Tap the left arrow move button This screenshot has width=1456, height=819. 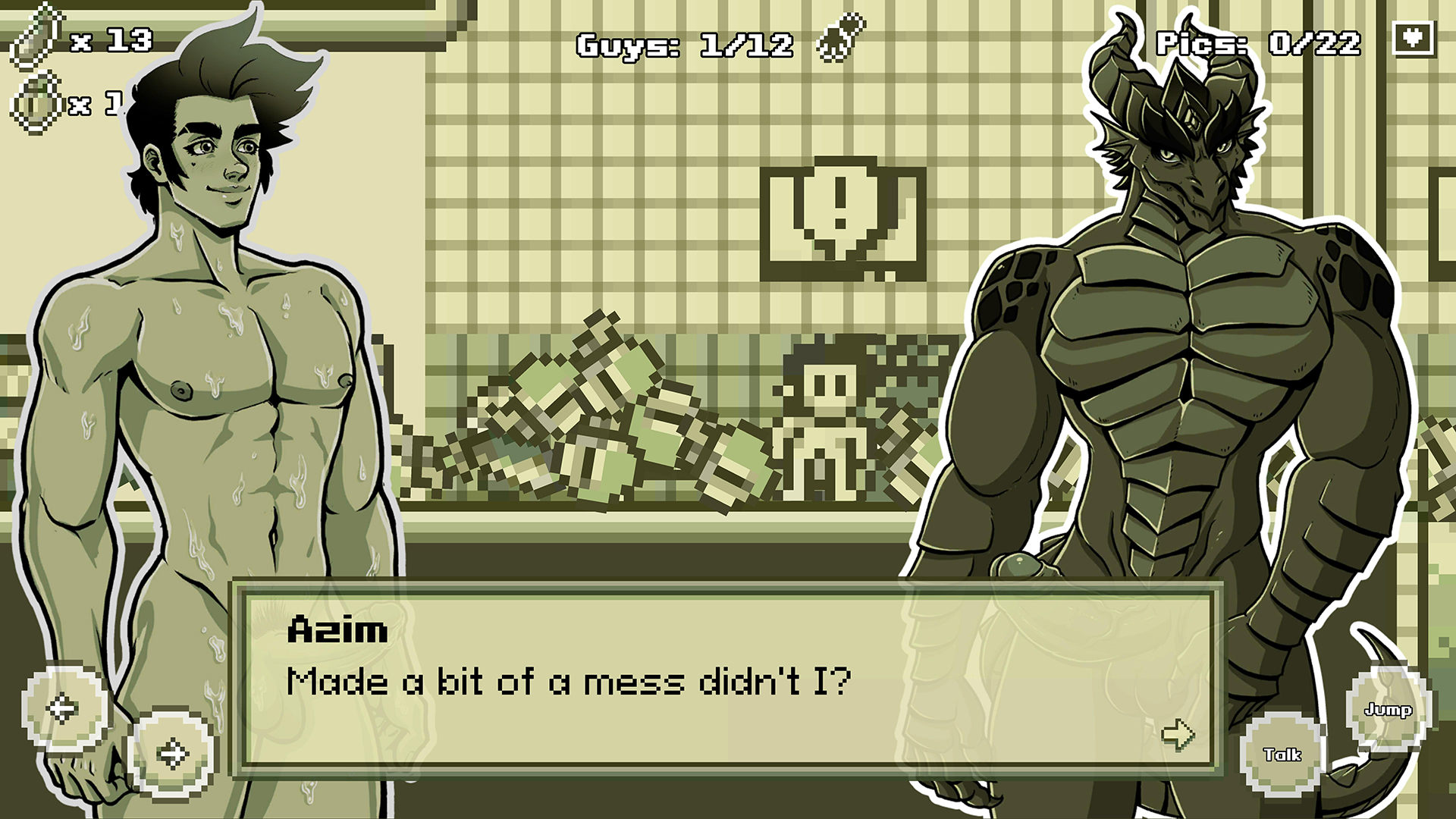(64, 708)
